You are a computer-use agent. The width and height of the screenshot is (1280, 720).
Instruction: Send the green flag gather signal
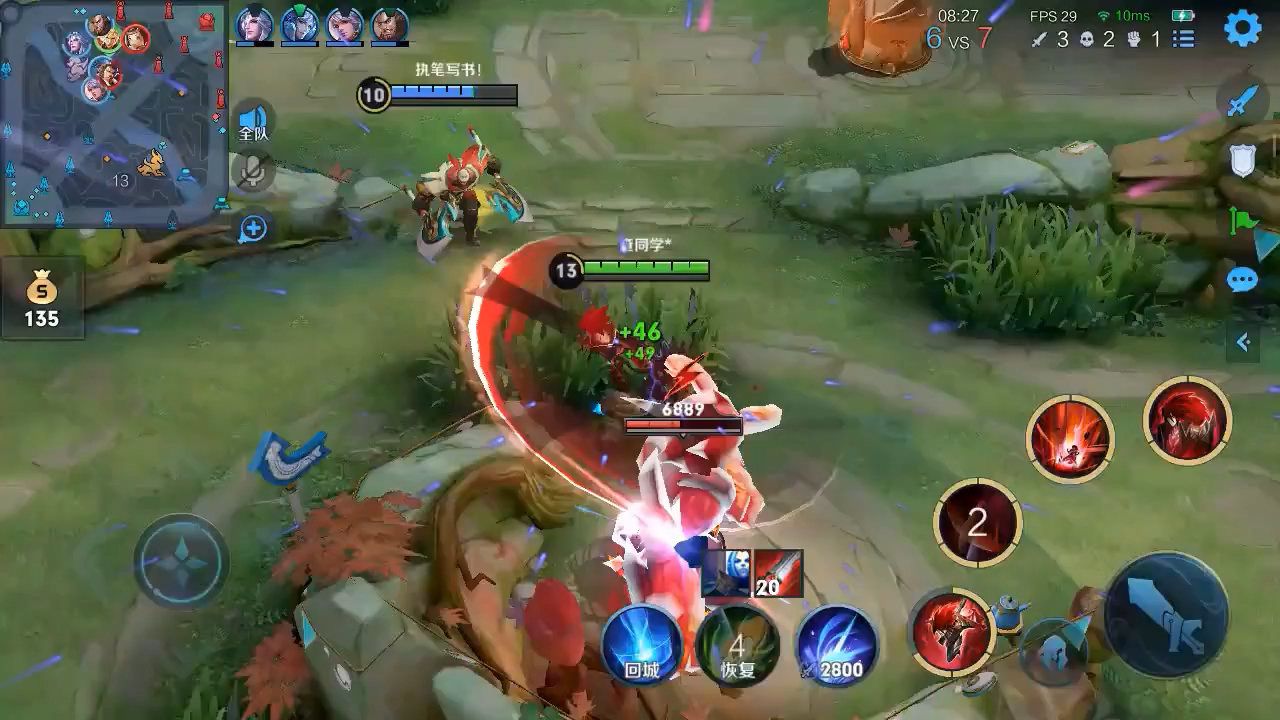click(x=1243, y=220)
